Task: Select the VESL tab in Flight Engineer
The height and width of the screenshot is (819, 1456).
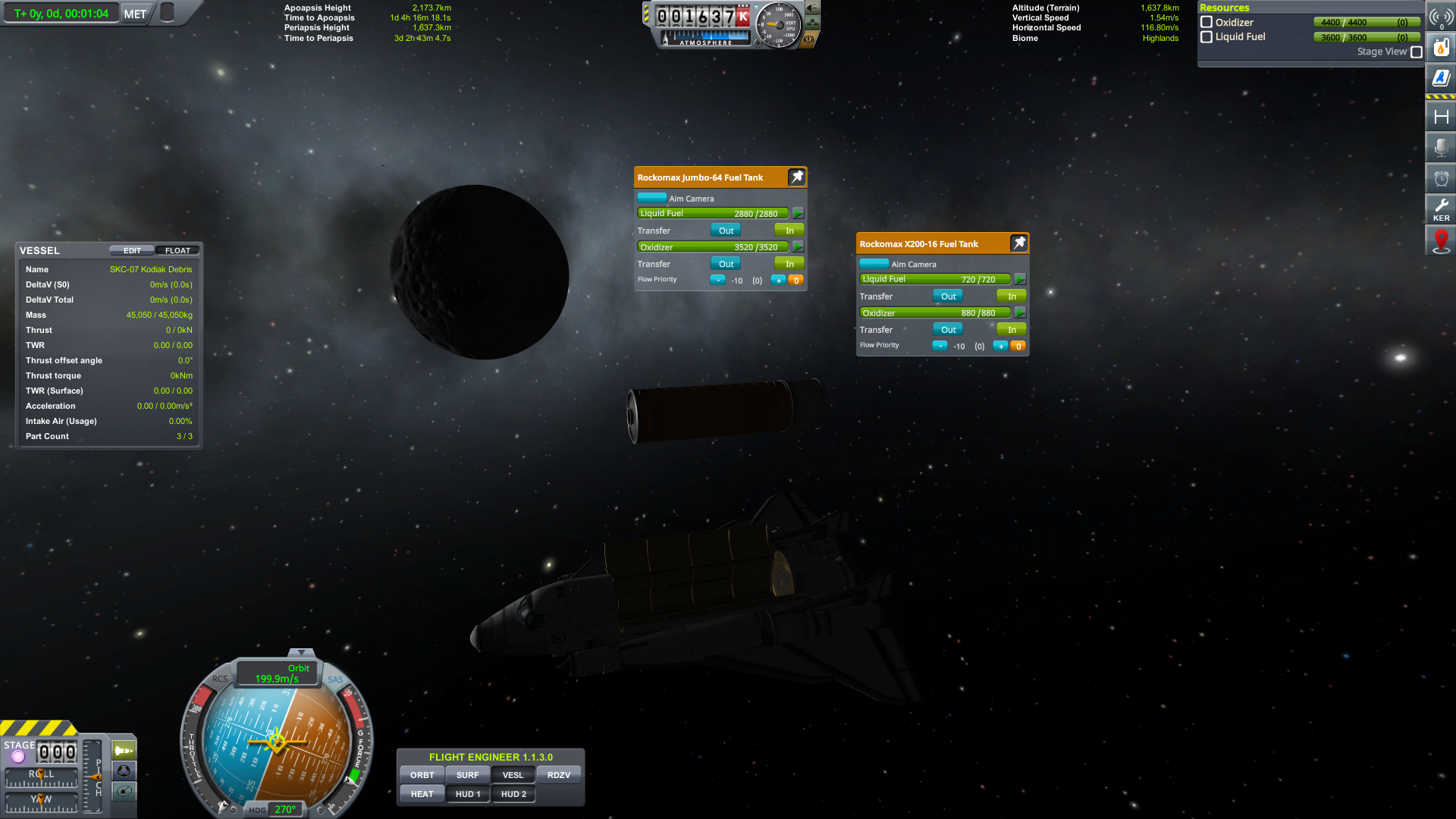Action: tap(513, 774)
